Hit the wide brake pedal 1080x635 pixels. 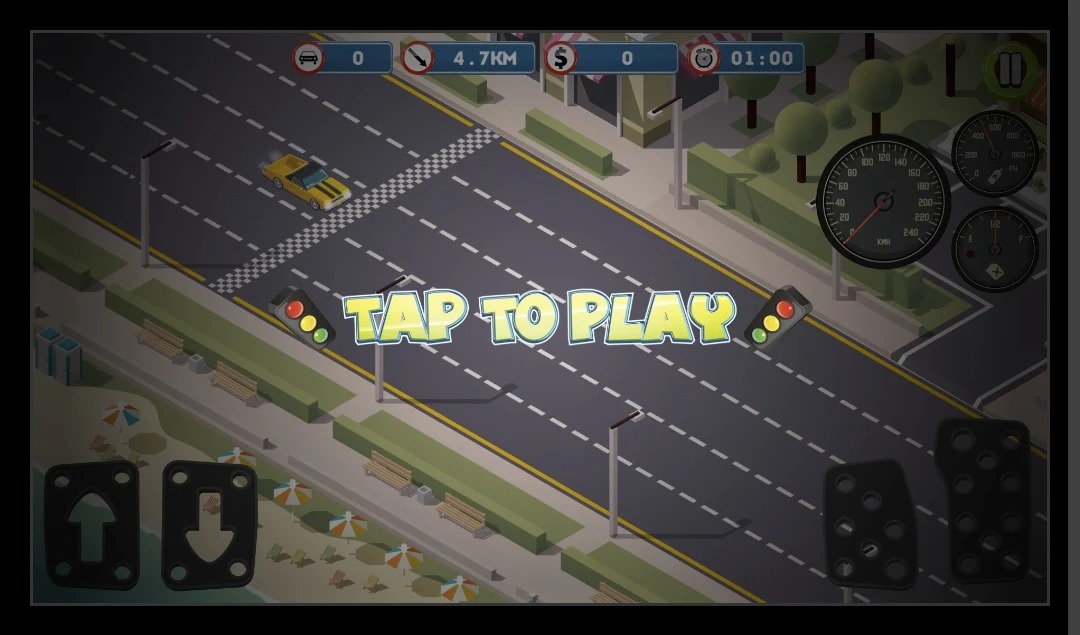870,524
